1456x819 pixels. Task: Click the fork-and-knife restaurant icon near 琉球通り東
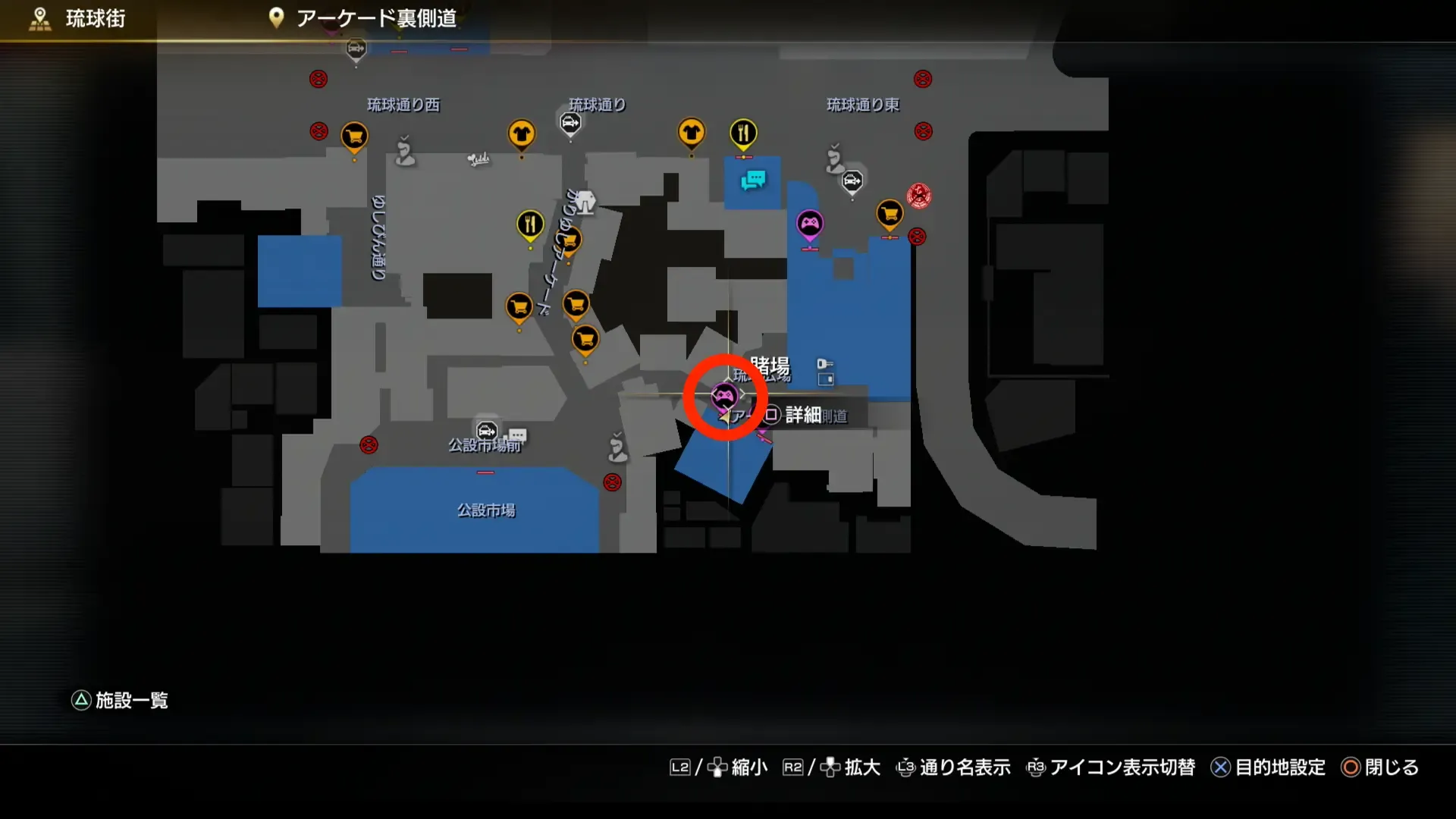744,131
